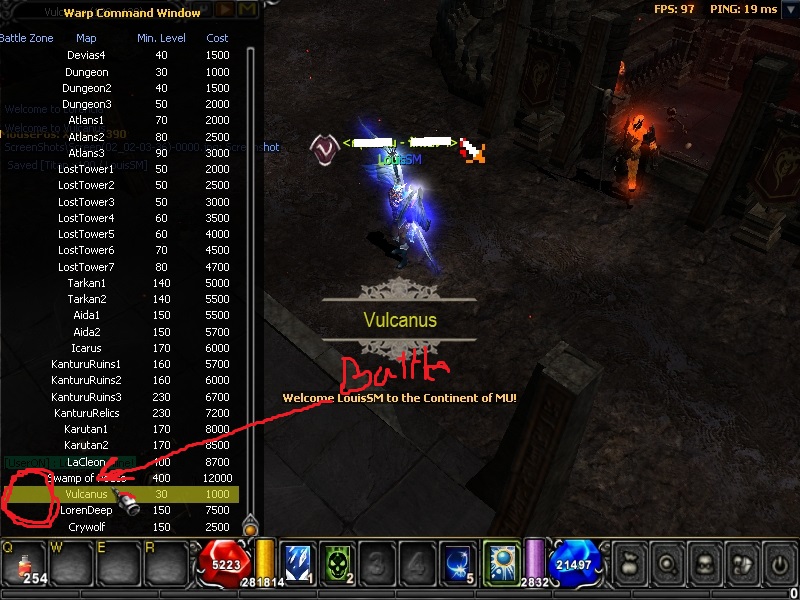Viewport: 800px width, 600px height.
Task: Warp to Crywolf
Action: [x=86, y=526]
